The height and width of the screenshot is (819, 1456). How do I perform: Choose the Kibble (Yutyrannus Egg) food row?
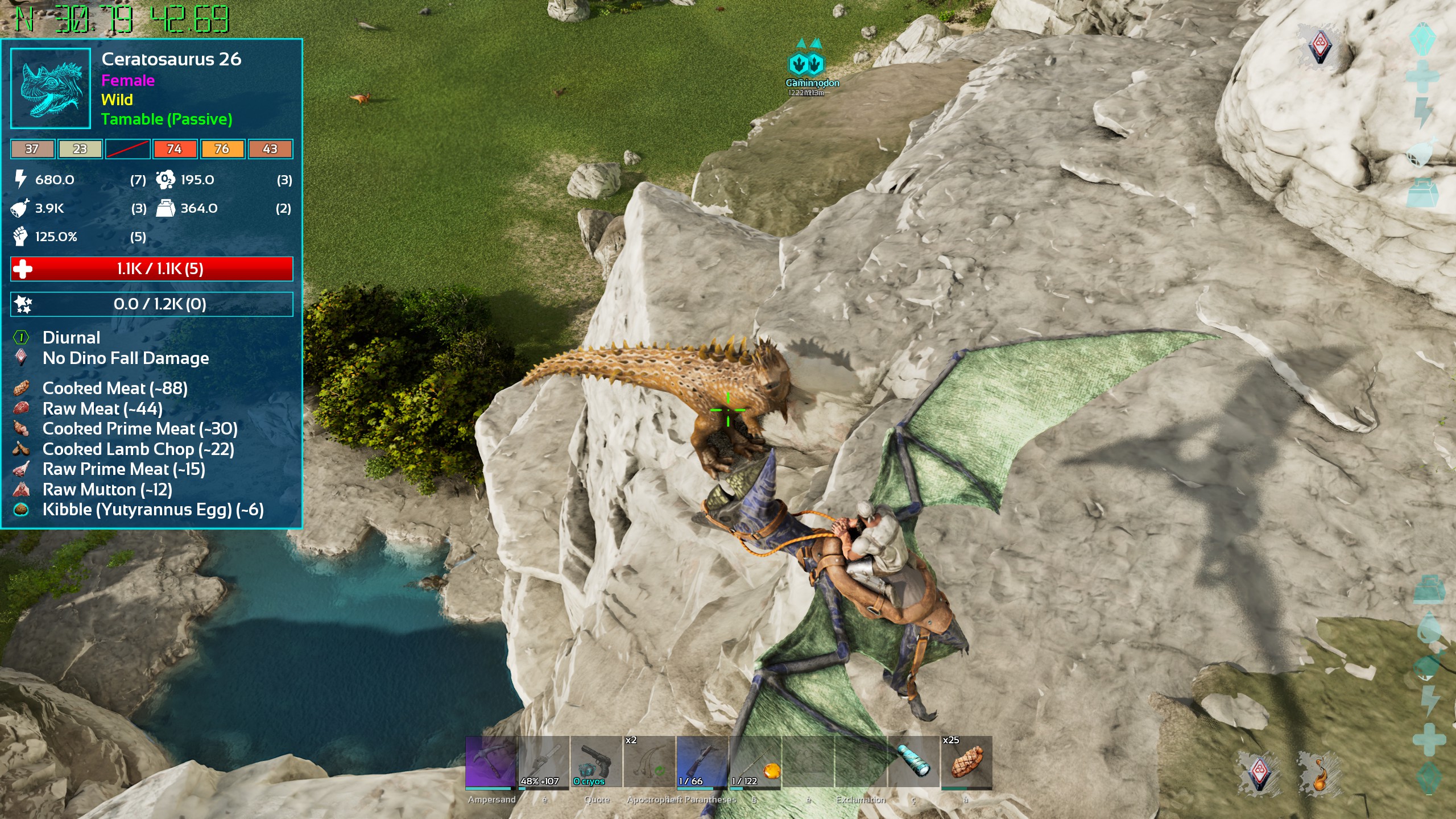(x=152, y=510)
